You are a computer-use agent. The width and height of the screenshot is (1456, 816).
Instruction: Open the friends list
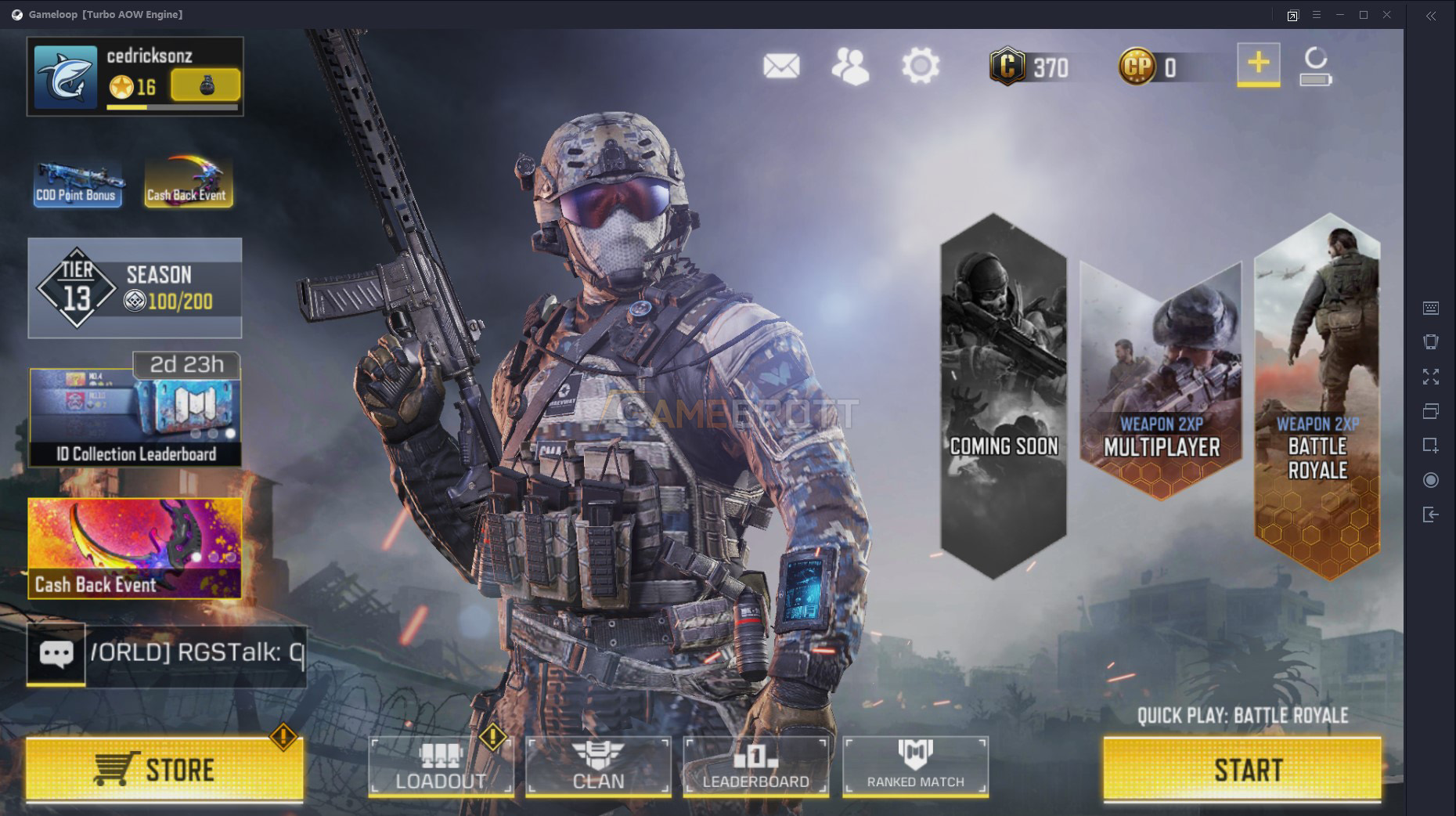click(x=852, y=66)
